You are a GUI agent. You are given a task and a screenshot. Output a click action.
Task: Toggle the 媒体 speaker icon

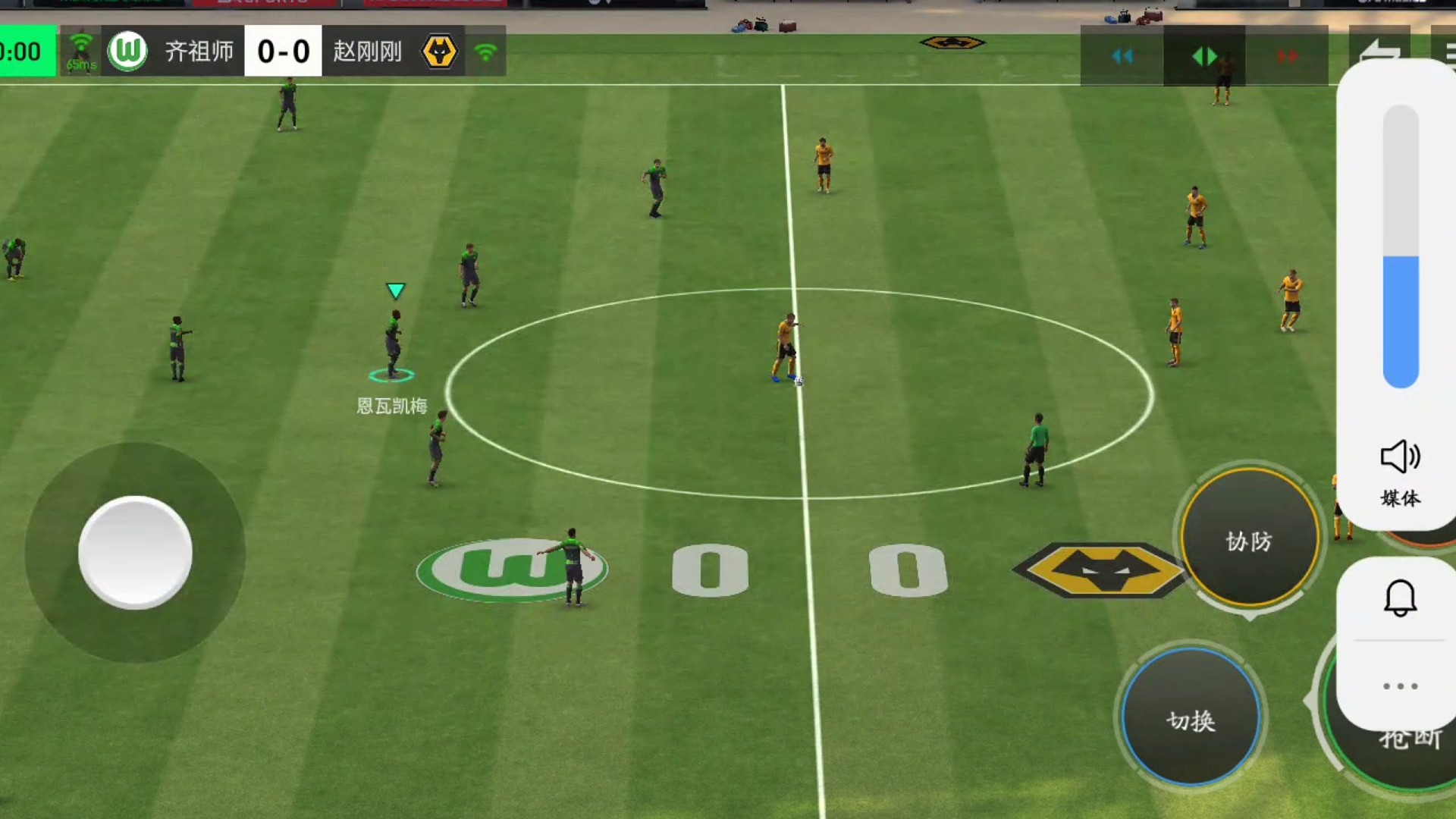tap(1400, 457)
